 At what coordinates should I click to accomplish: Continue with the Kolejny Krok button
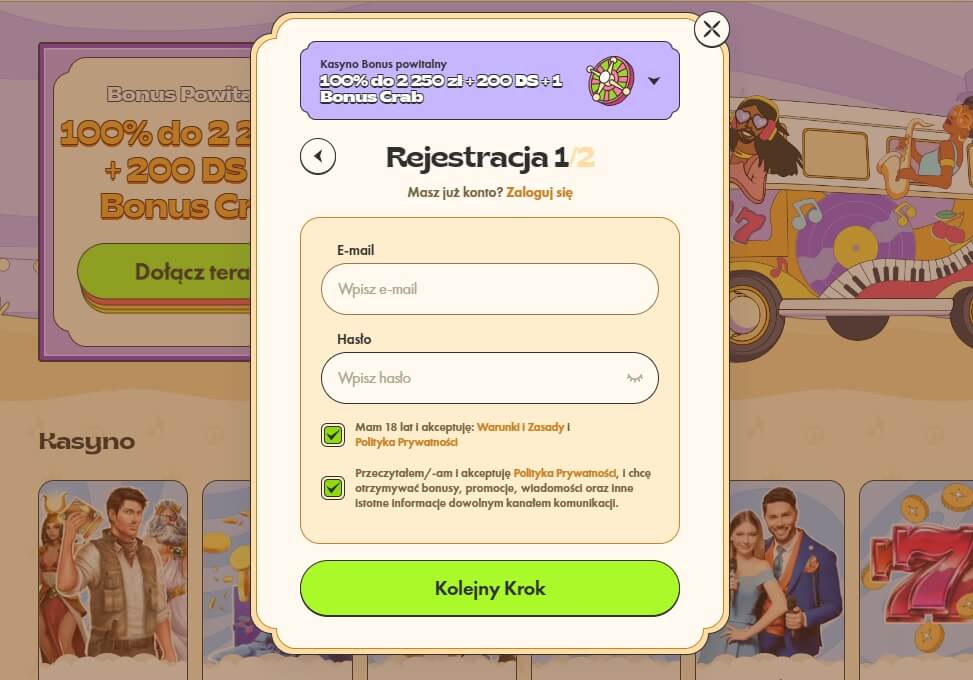tap(489, 588)
